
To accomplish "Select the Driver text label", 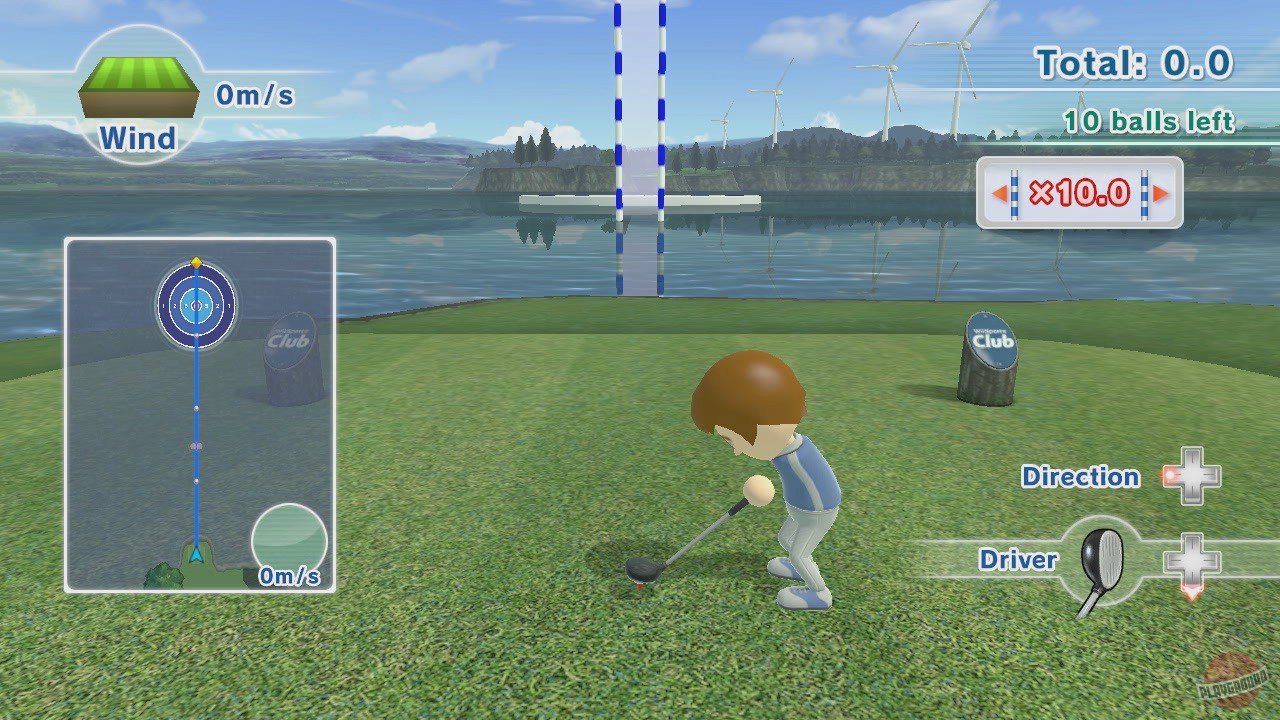I will click(1019, 560).
